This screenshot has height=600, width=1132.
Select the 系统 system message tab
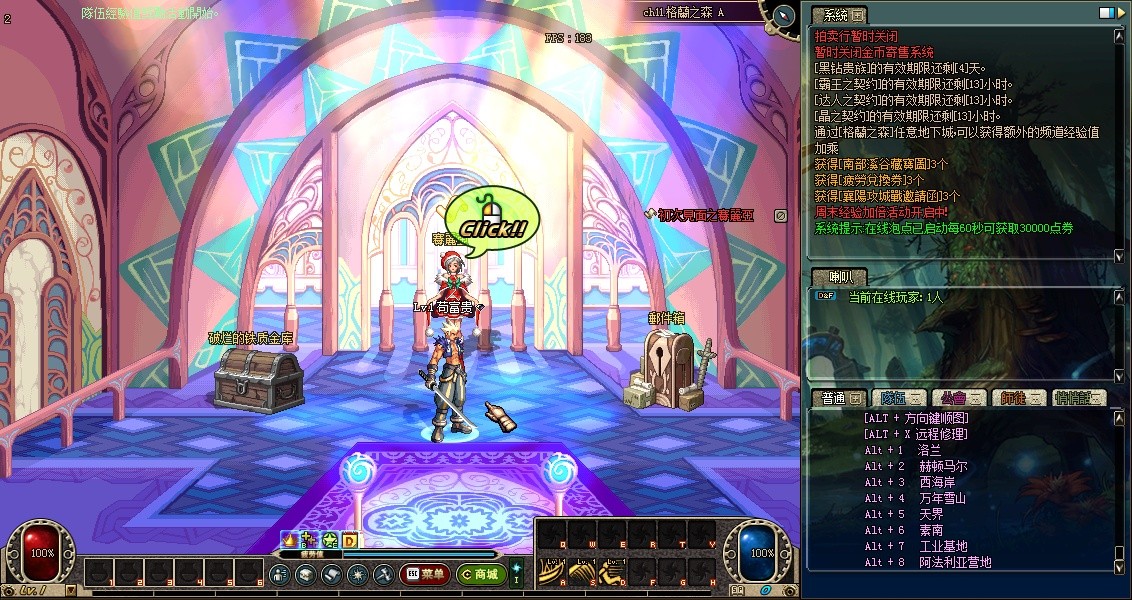[x=838, y=15]
